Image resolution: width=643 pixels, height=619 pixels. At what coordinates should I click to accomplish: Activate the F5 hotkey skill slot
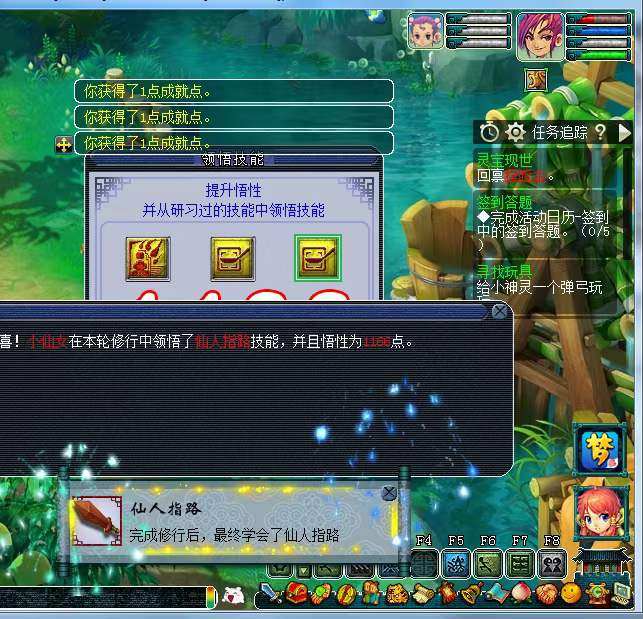pyautogui.click(x=456, y=564)
